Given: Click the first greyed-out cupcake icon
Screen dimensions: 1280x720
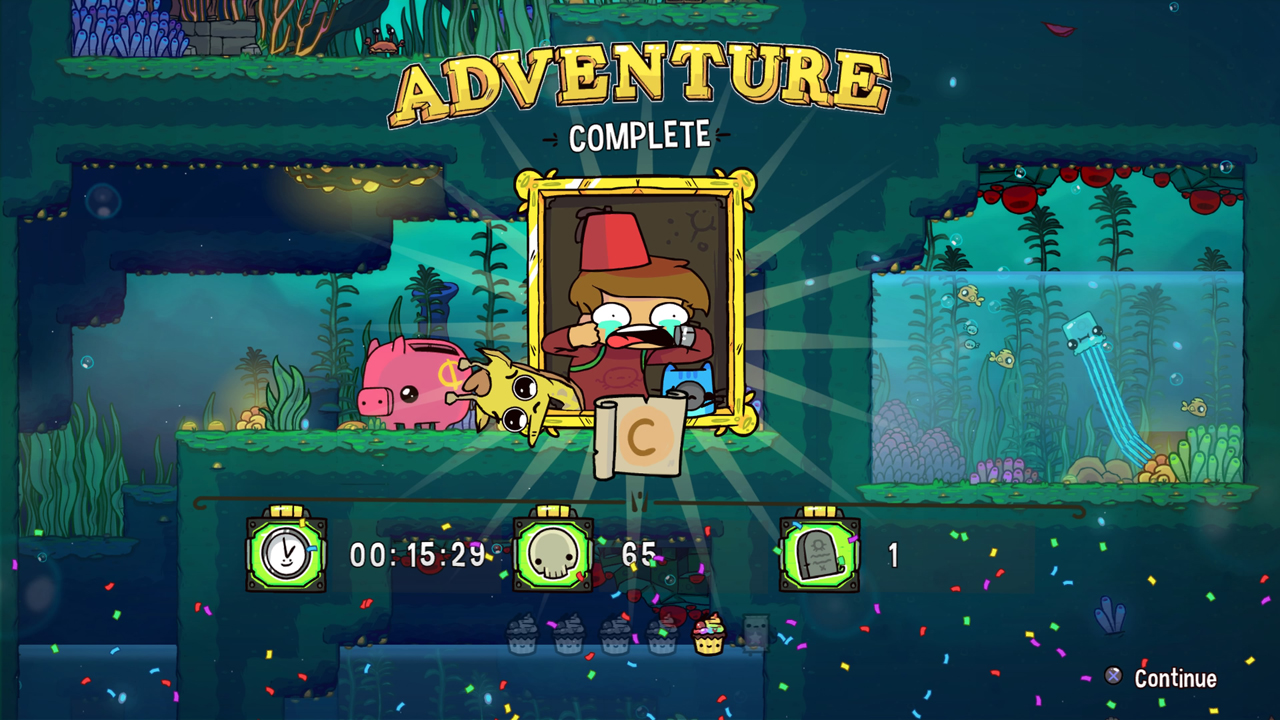Looking at the screenshot, I should pyautogui.click(x=522, y=632).
